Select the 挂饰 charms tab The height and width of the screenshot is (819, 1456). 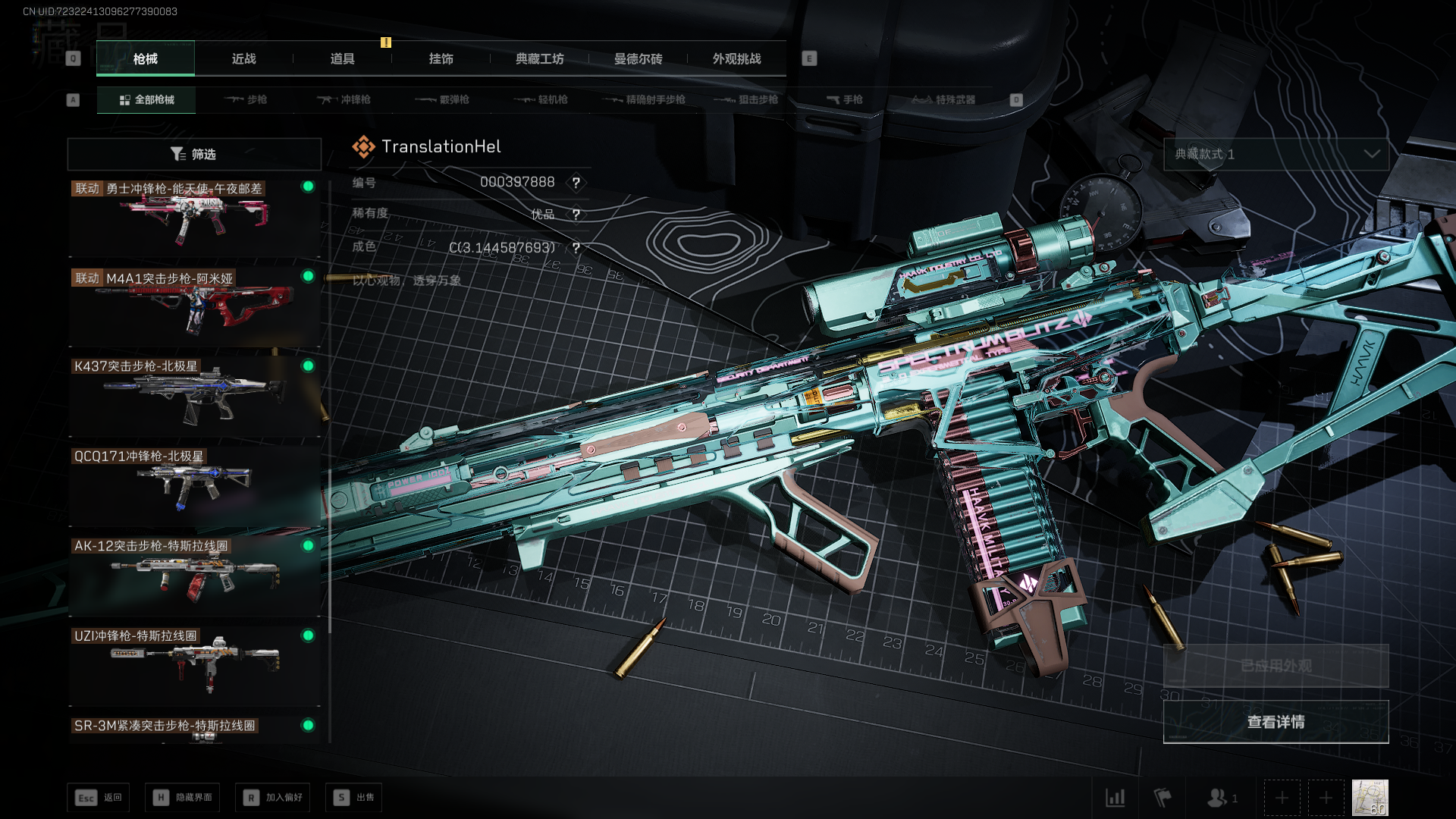[x=441, y=59]
